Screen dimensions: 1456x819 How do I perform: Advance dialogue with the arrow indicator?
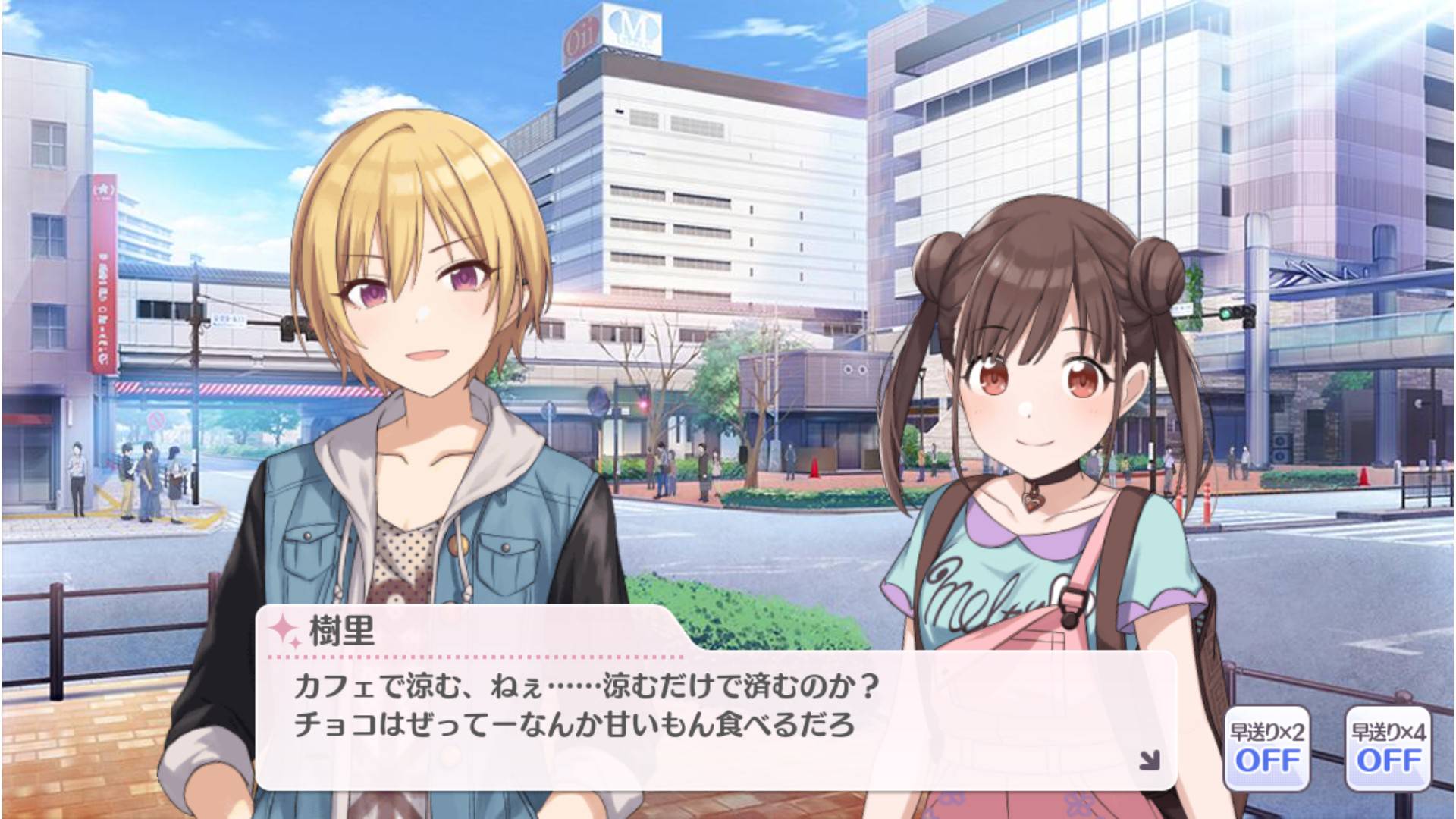(x=1150, y=760)
